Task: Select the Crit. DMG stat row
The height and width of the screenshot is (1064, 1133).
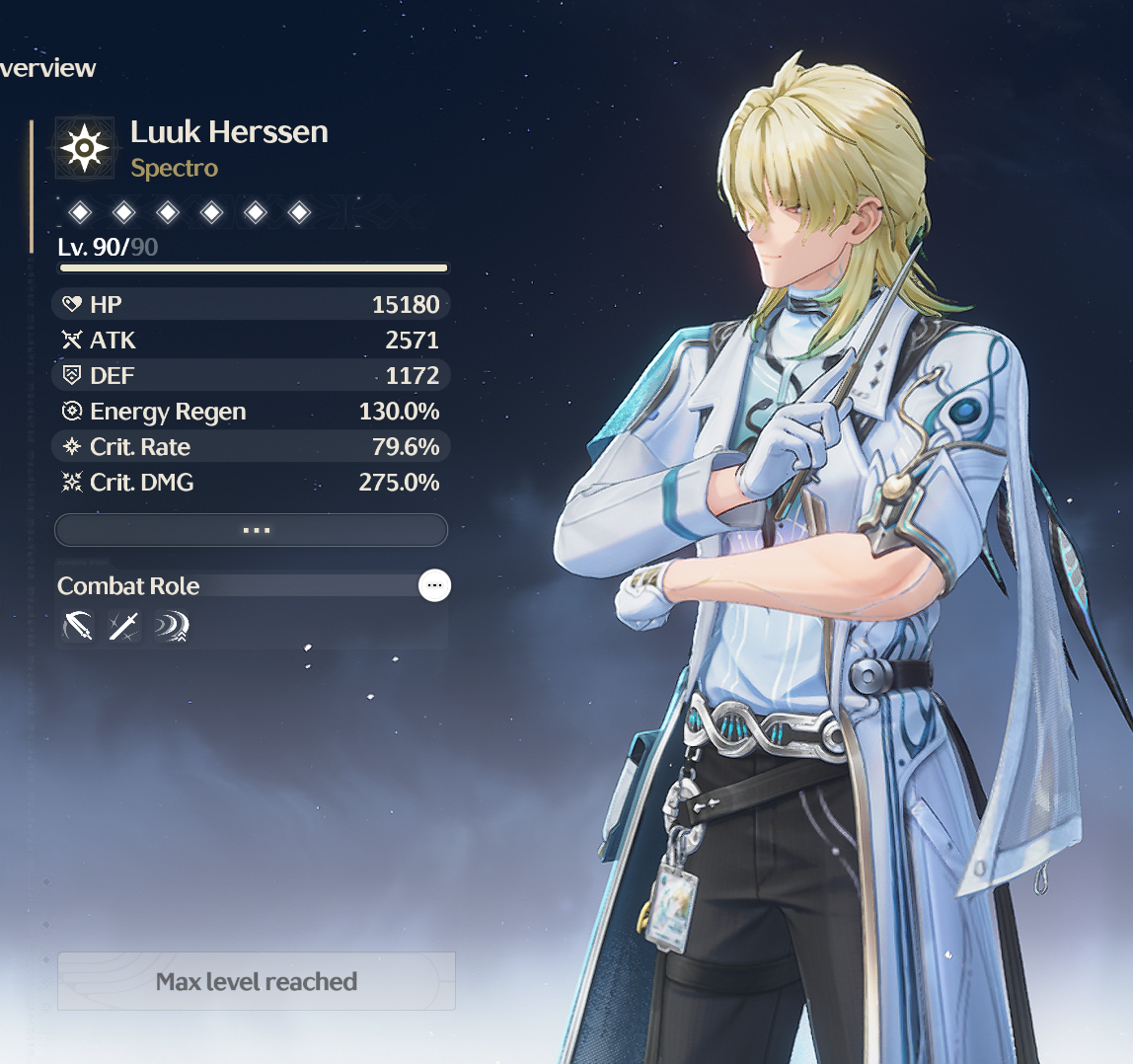Action: 251,483
